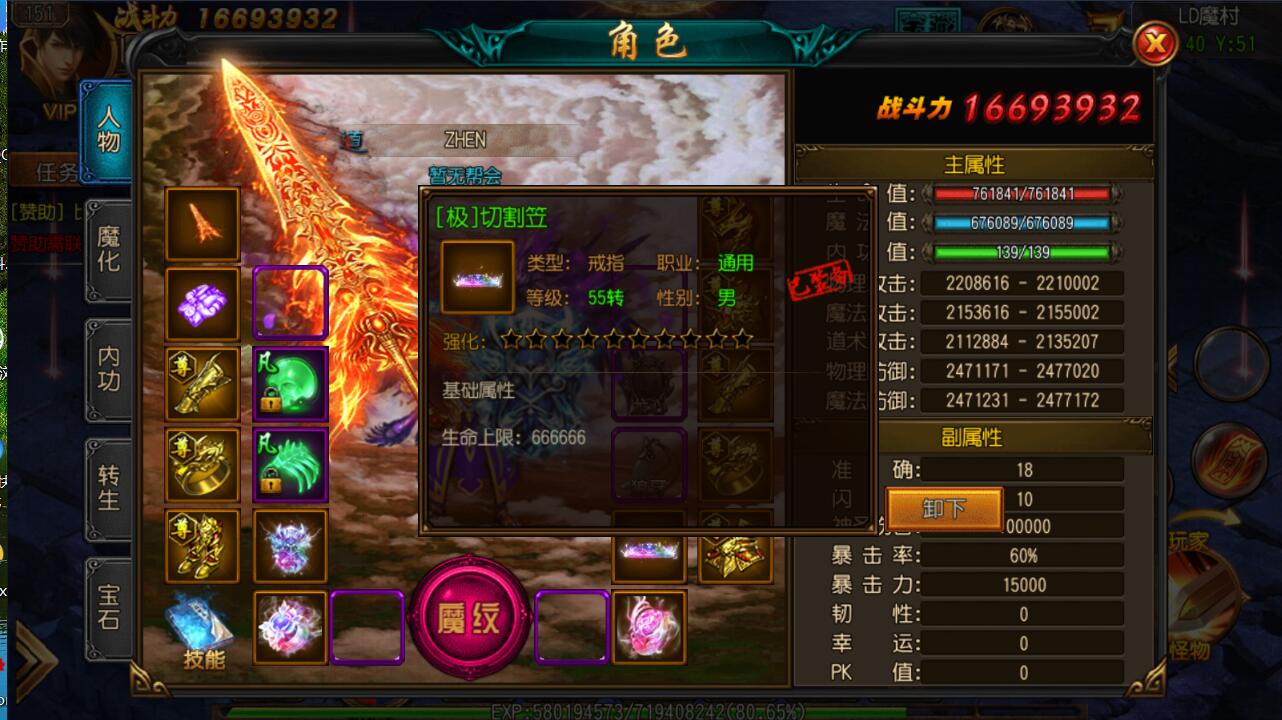
Task: Select the pink rose gem slot
Action: pos(649,627)
